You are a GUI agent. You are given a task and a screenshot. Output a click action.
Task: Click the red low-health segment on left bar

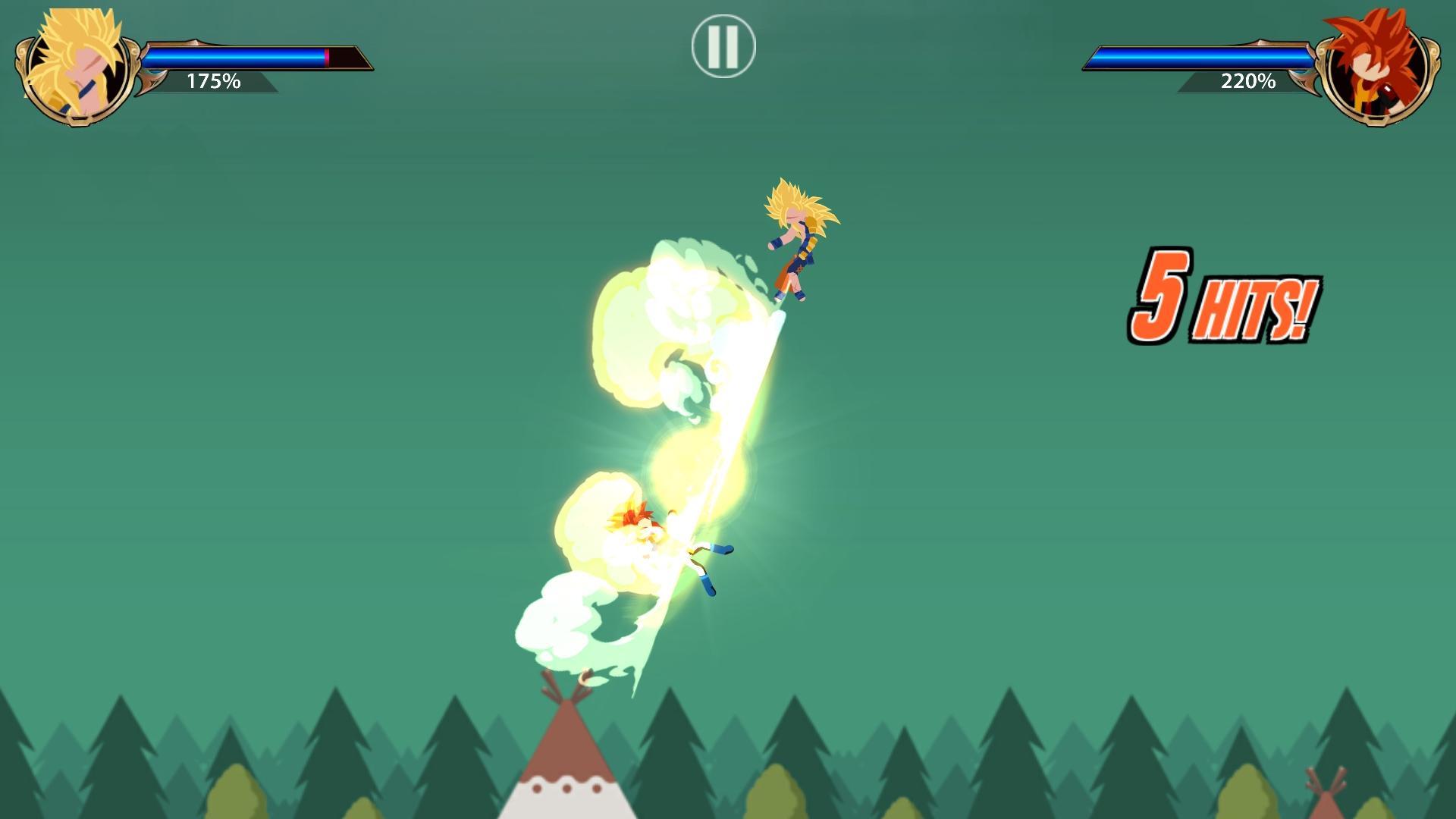pyautogui.click(x=326, y=56)
